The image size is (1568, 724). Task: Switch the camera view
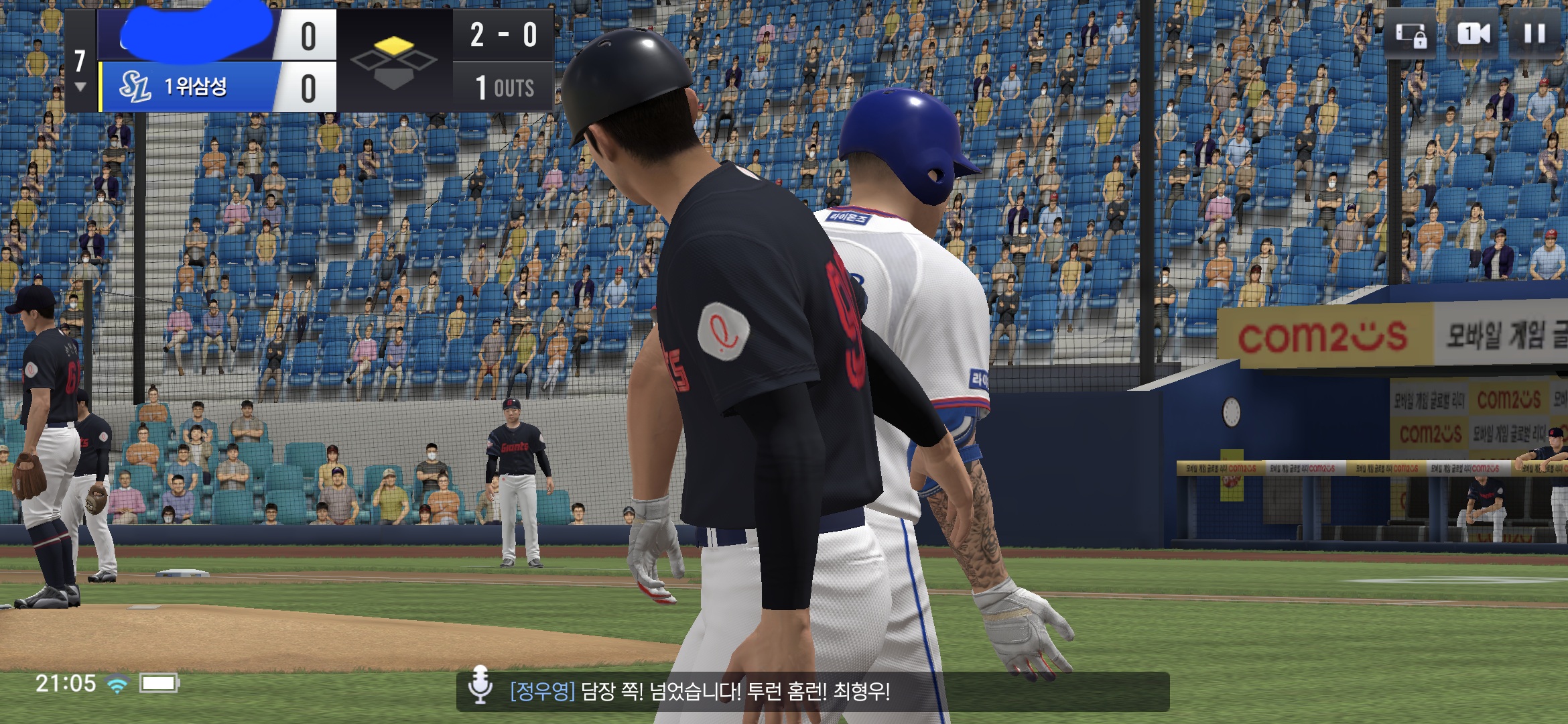[1474, 34]
